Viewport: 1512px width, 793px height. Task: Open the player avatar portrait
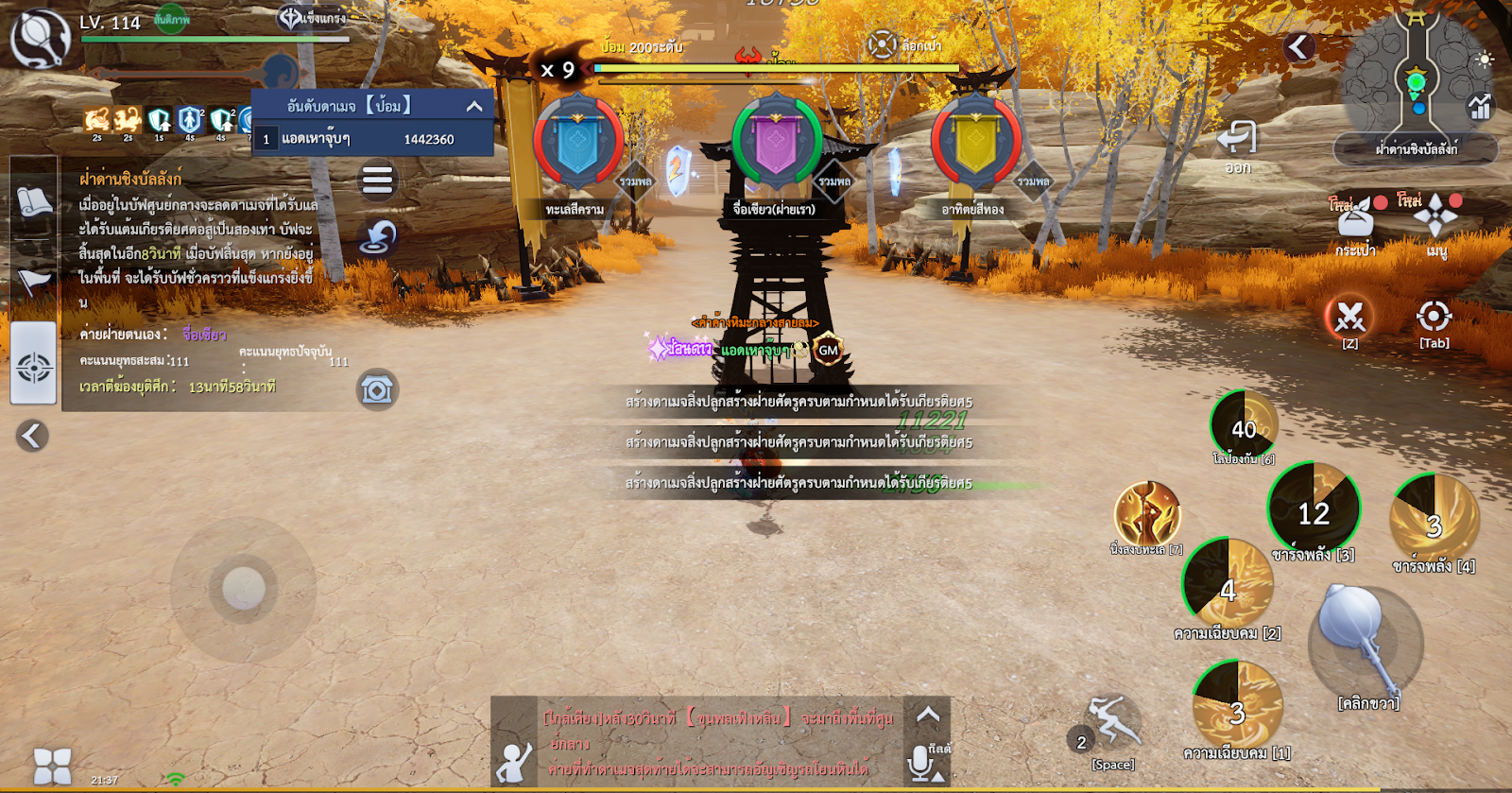40,40
